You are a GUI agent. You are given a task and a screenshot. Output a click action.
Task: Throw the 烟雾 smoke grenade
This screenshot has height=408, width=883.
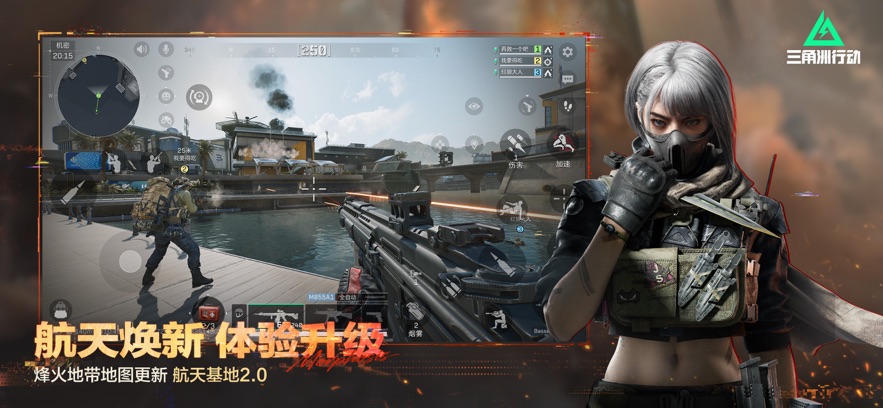[x=415, y=312]
